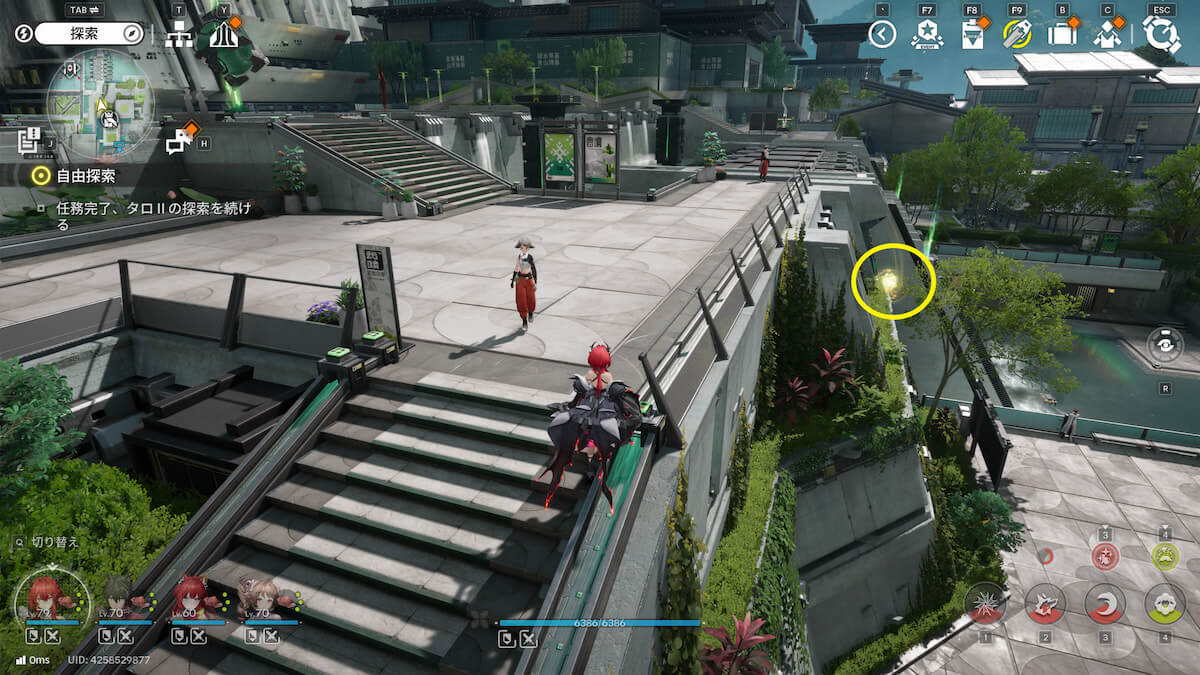Open the operator character icon

point(1106,35)
